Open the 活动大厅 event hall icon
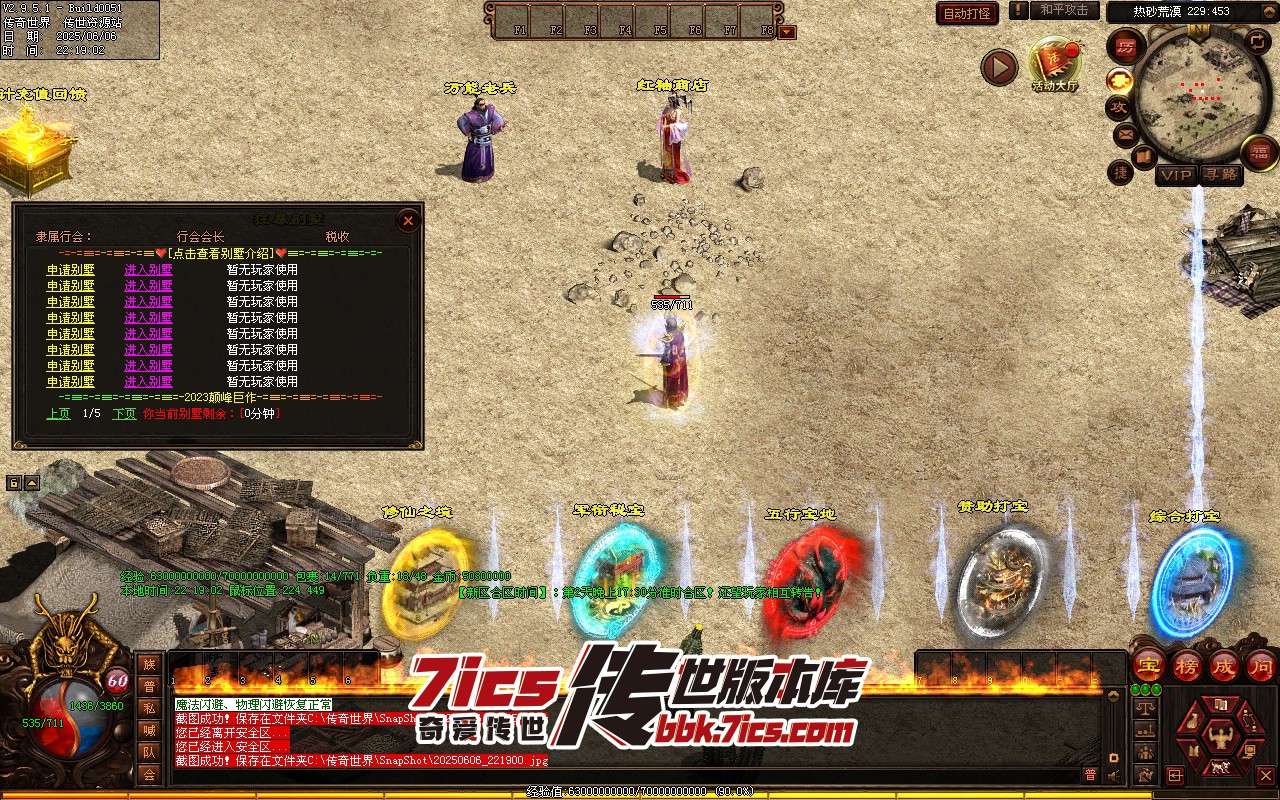The height and width of the screenshot is (800, 1280). (x=1055, y=64)
